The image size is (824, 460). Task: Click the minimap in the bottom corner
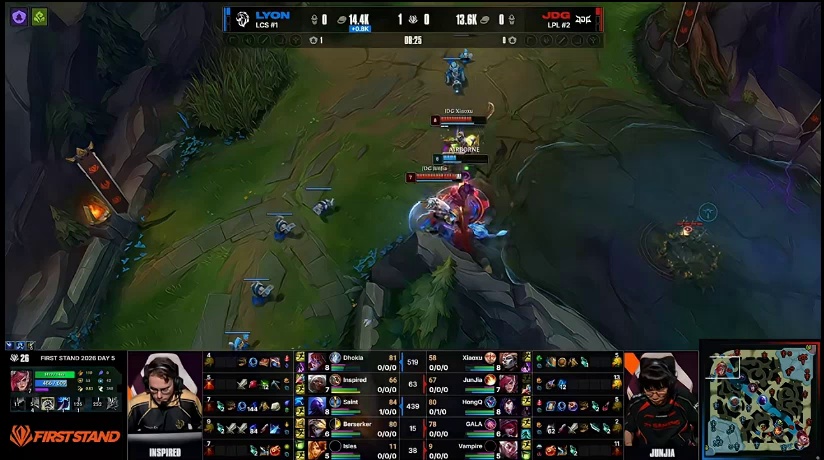coord(760,400)
